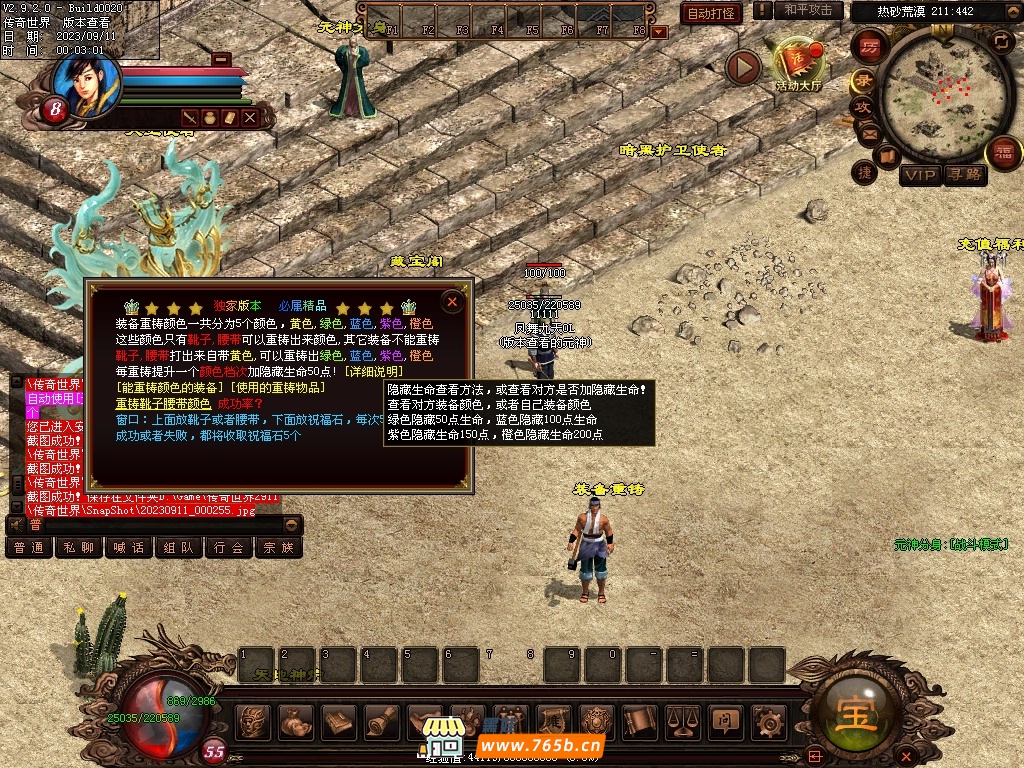The image size is (1024, 768).
Task: Select 重铸靴子腰带颜色 recast option
Action: [163, 403]
